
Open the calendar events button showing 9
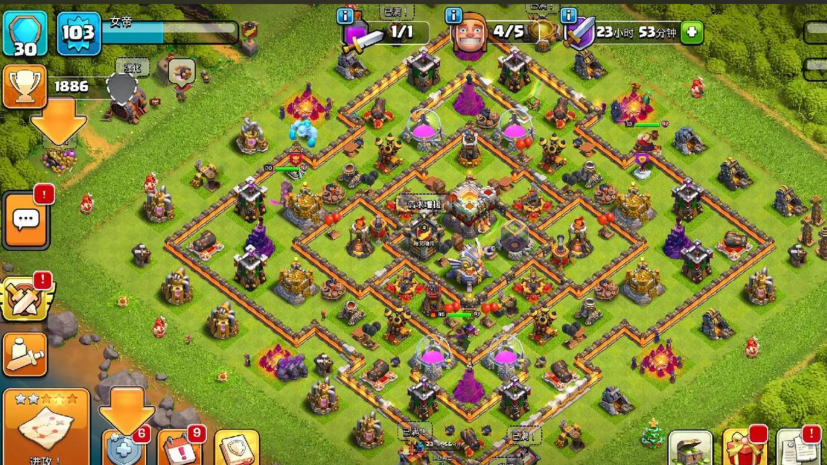[x=179, y=447]
